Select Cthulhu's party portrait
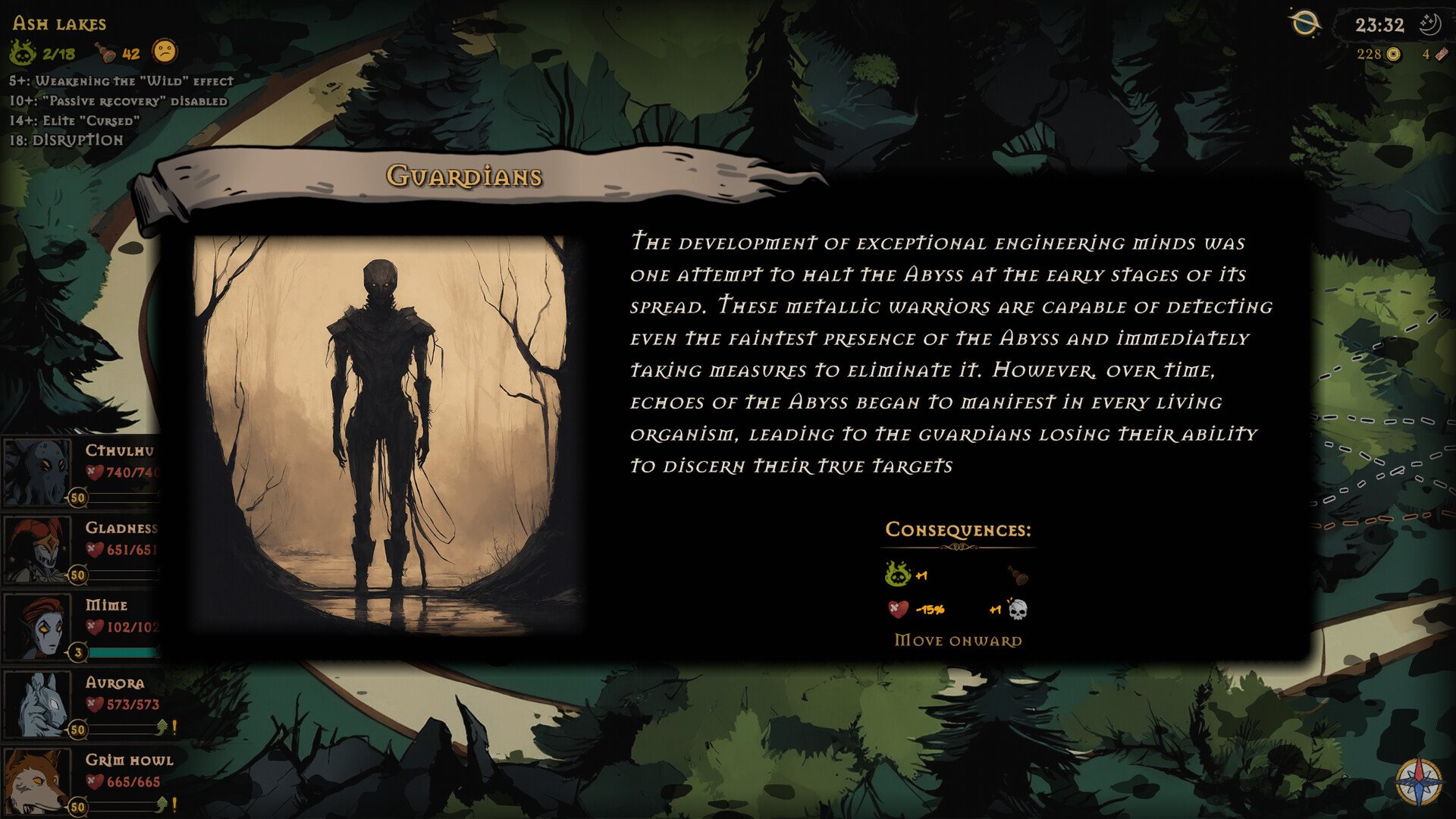This screenshot has height=819, width=1456. [36, 472]
